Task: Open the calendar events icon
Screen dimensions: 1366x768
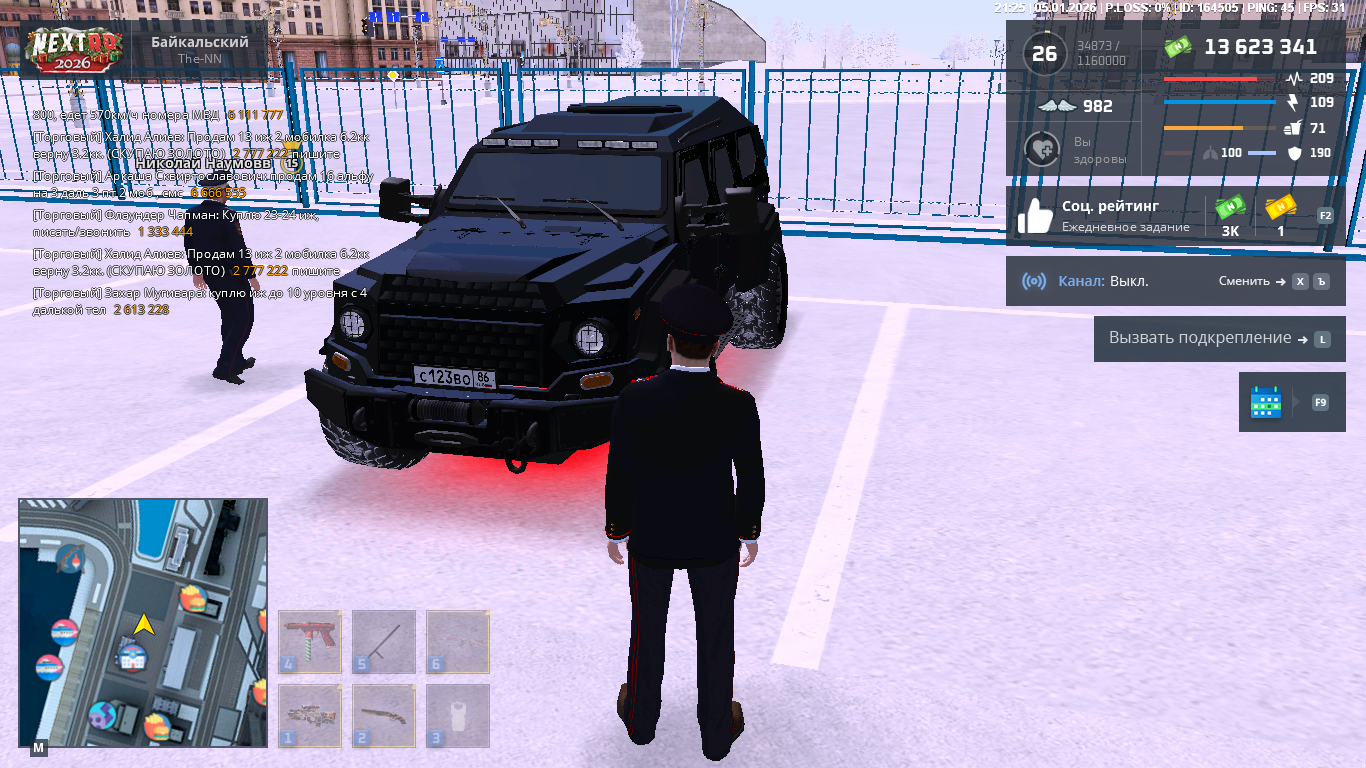Action: pos(1266,402)
